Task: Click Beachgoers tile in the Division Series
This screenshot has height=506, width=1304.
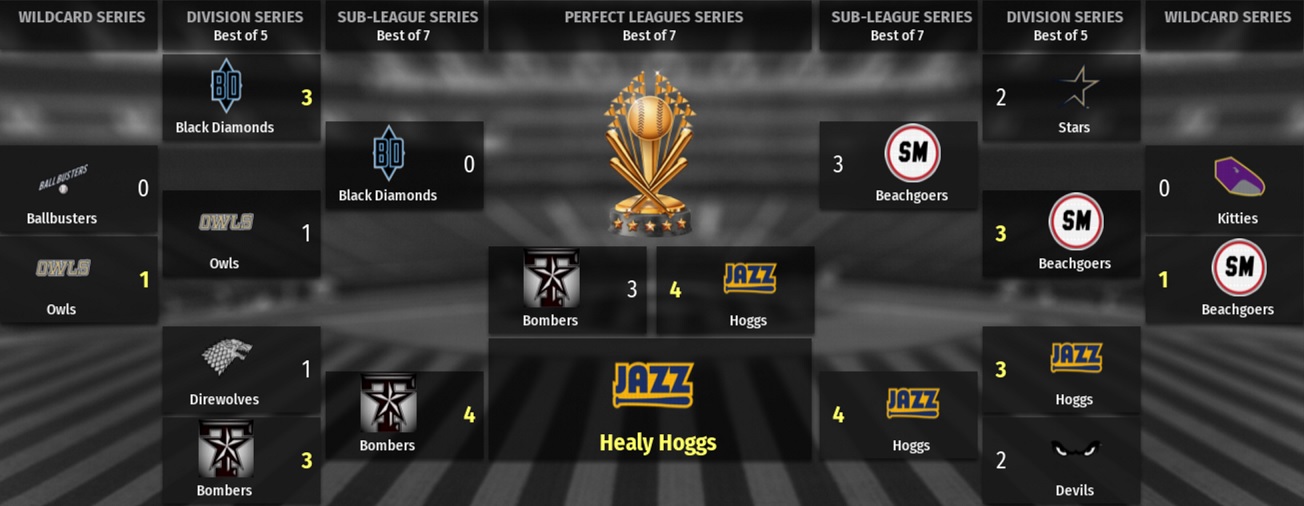Action: (x=1061, y=234)
